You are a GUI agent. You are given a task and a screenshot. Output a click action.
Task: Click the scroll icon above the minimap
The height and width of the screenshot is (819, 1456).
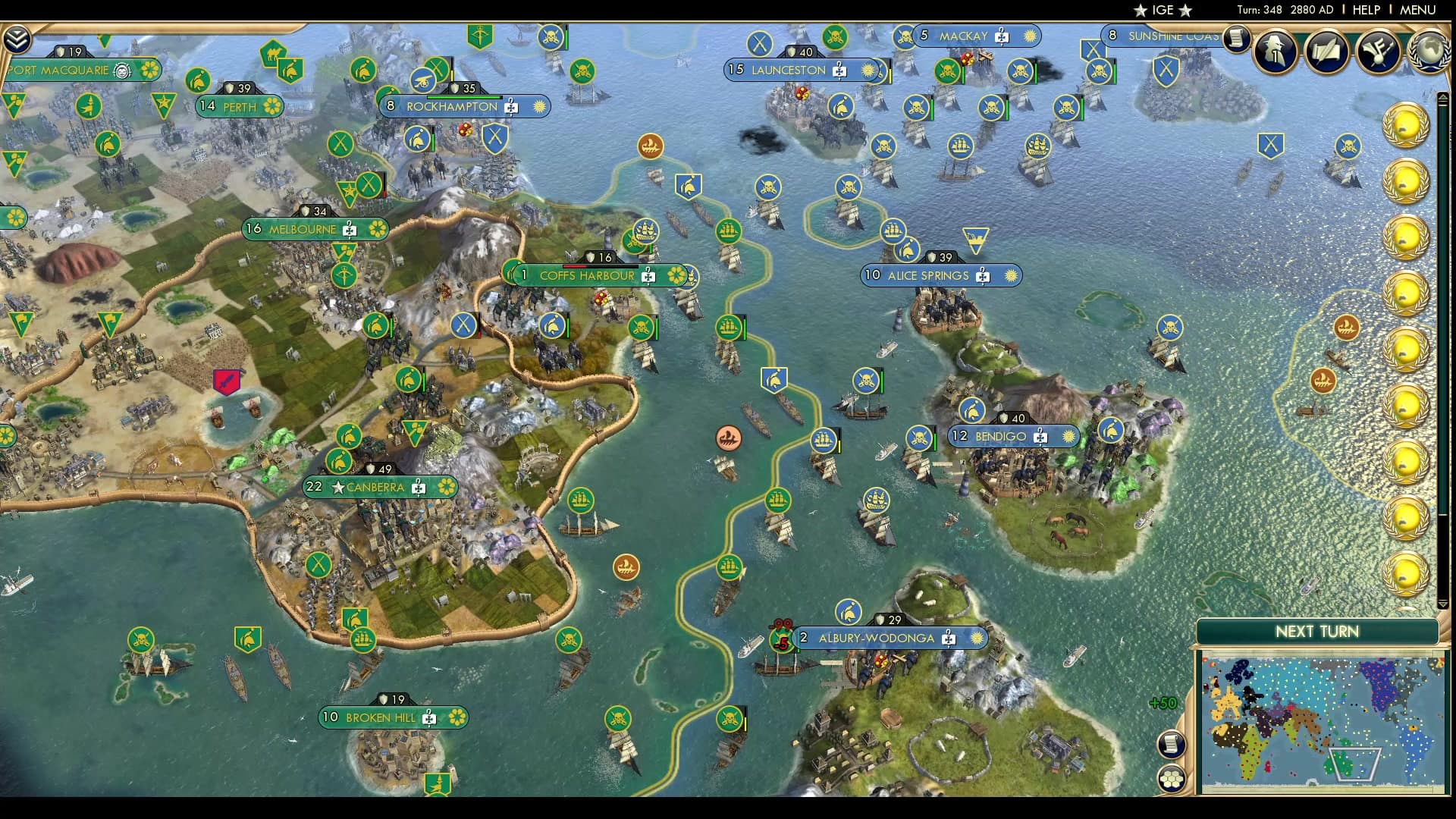tap(1171, 745)
